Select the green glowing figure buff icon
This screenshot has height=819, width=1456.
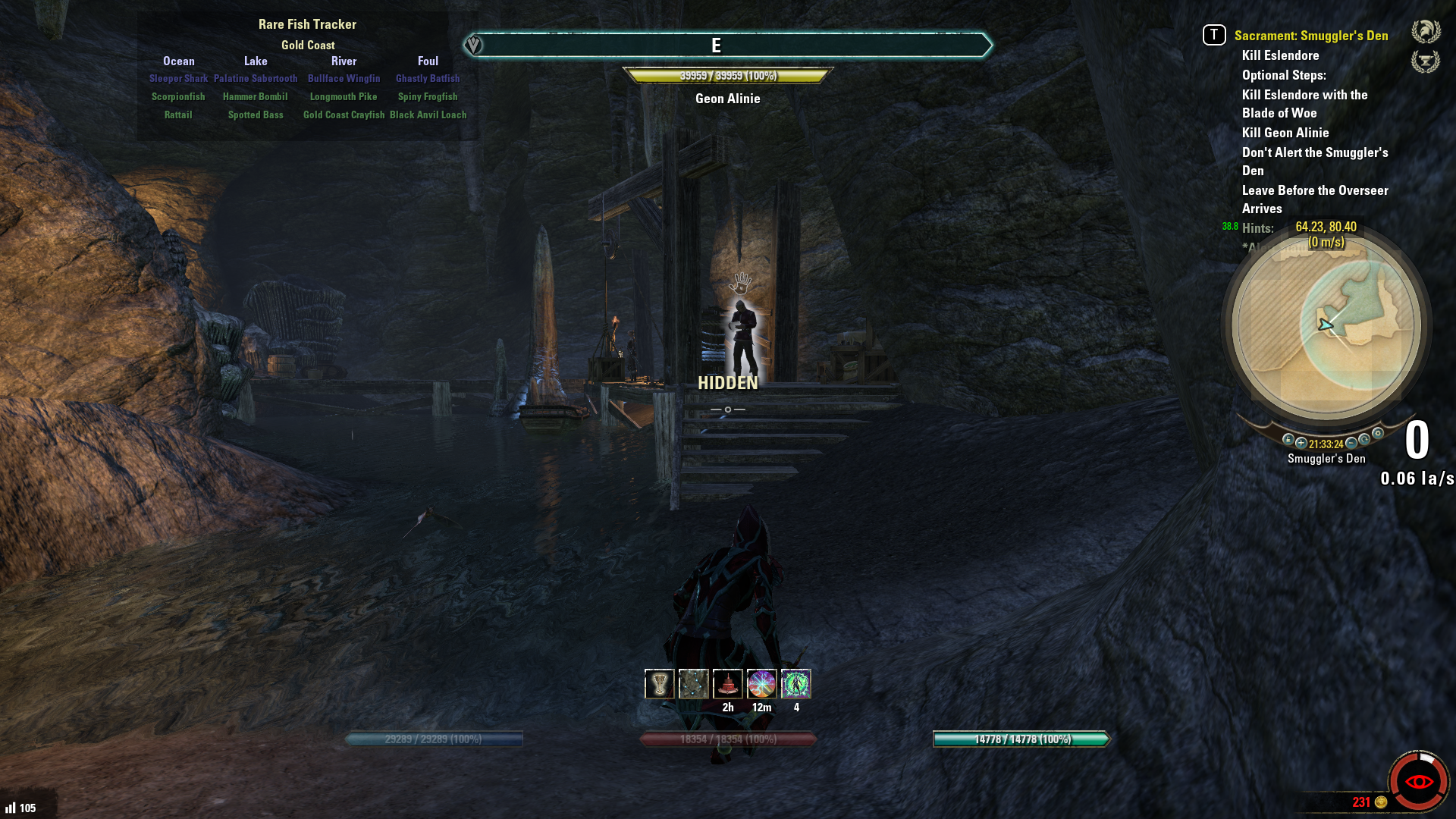[796, 684]
